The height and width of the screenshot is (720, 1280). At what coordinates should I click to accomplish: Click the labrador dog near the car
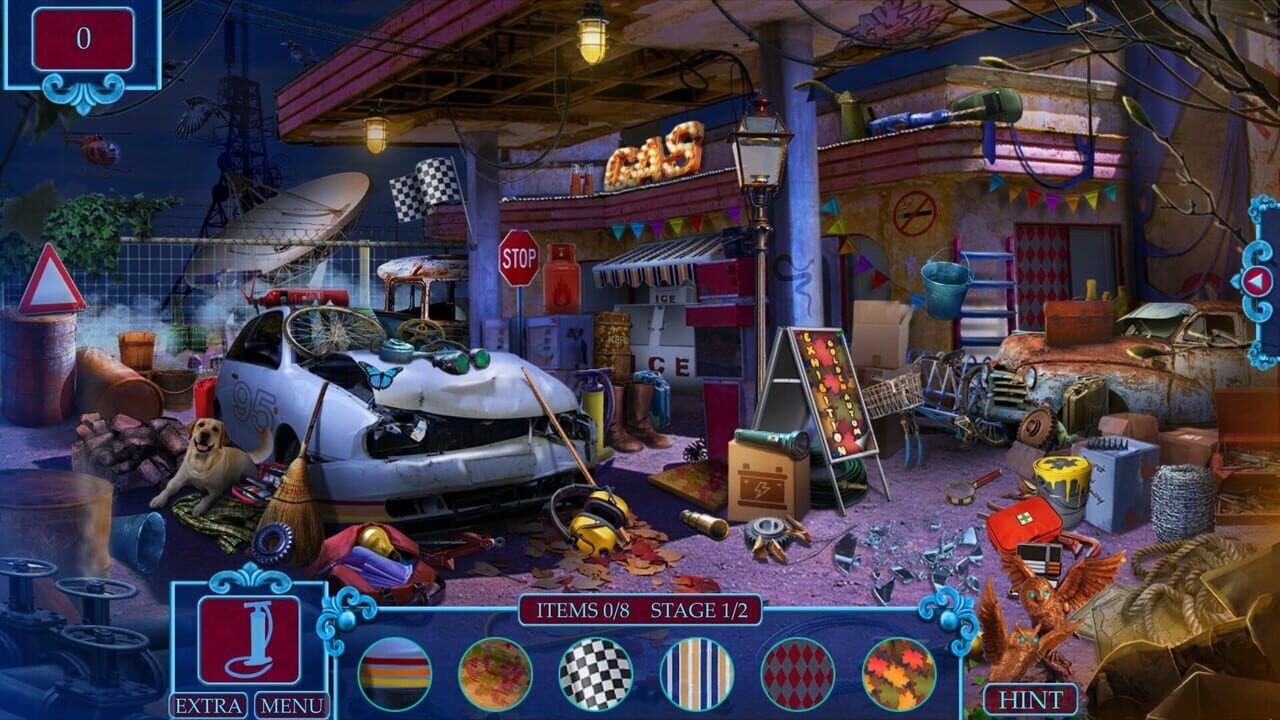click(x=207, y=460)
